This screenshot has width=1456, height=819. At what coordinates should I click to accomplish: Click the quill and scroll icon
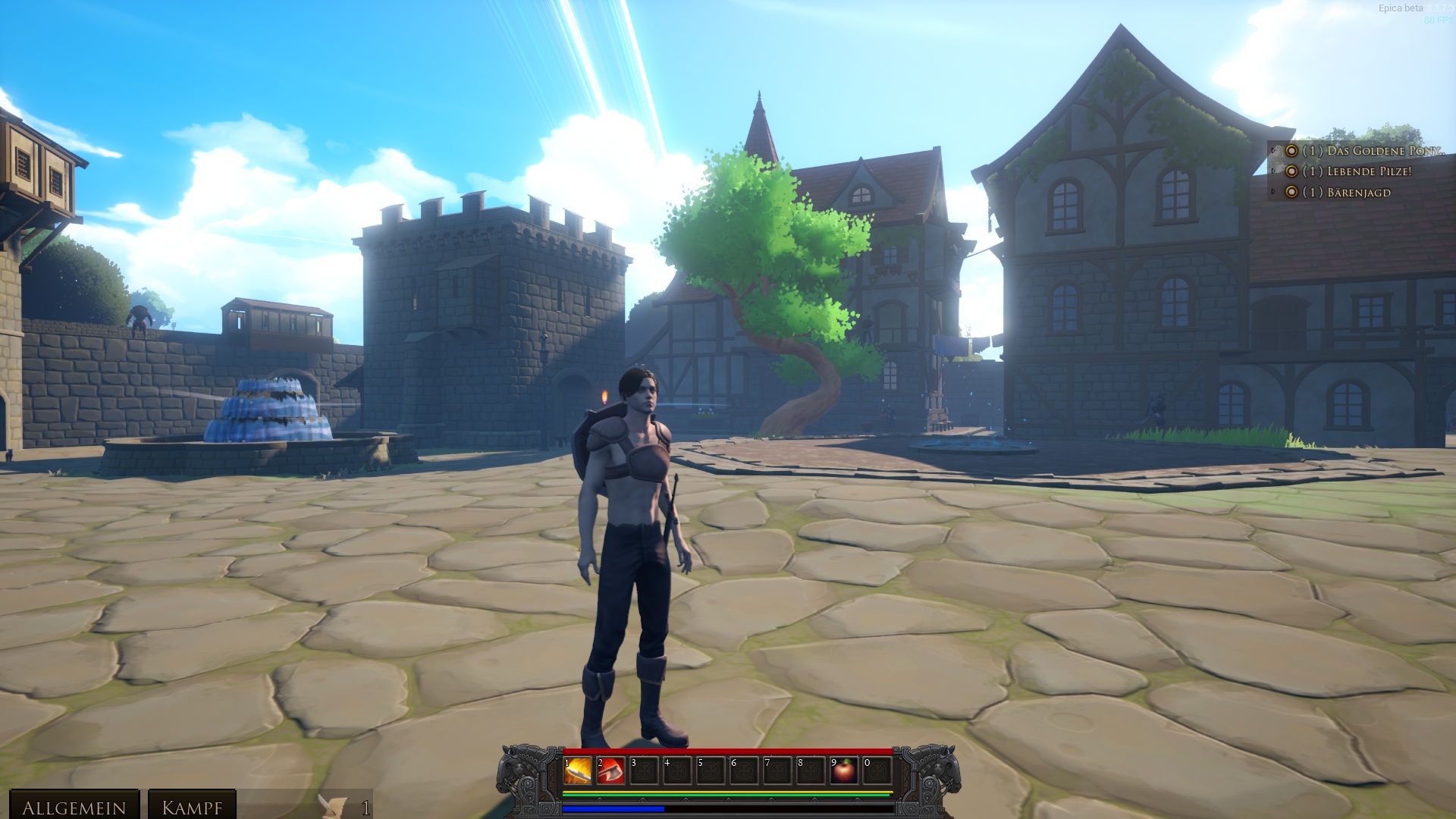pyautogui.click(x=332, y=807)
